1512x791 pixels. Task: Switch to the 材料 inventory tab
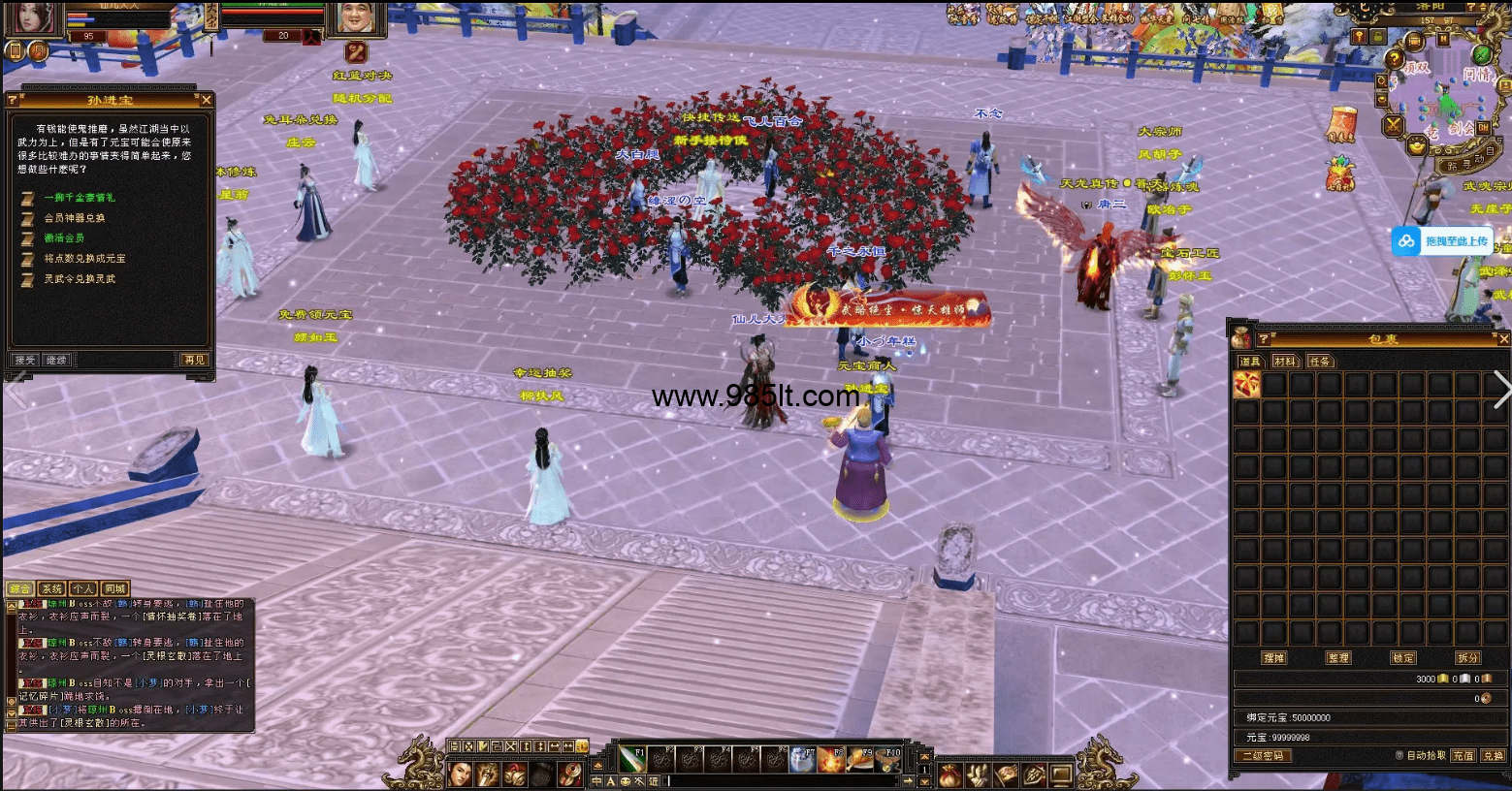[1284, 362]
